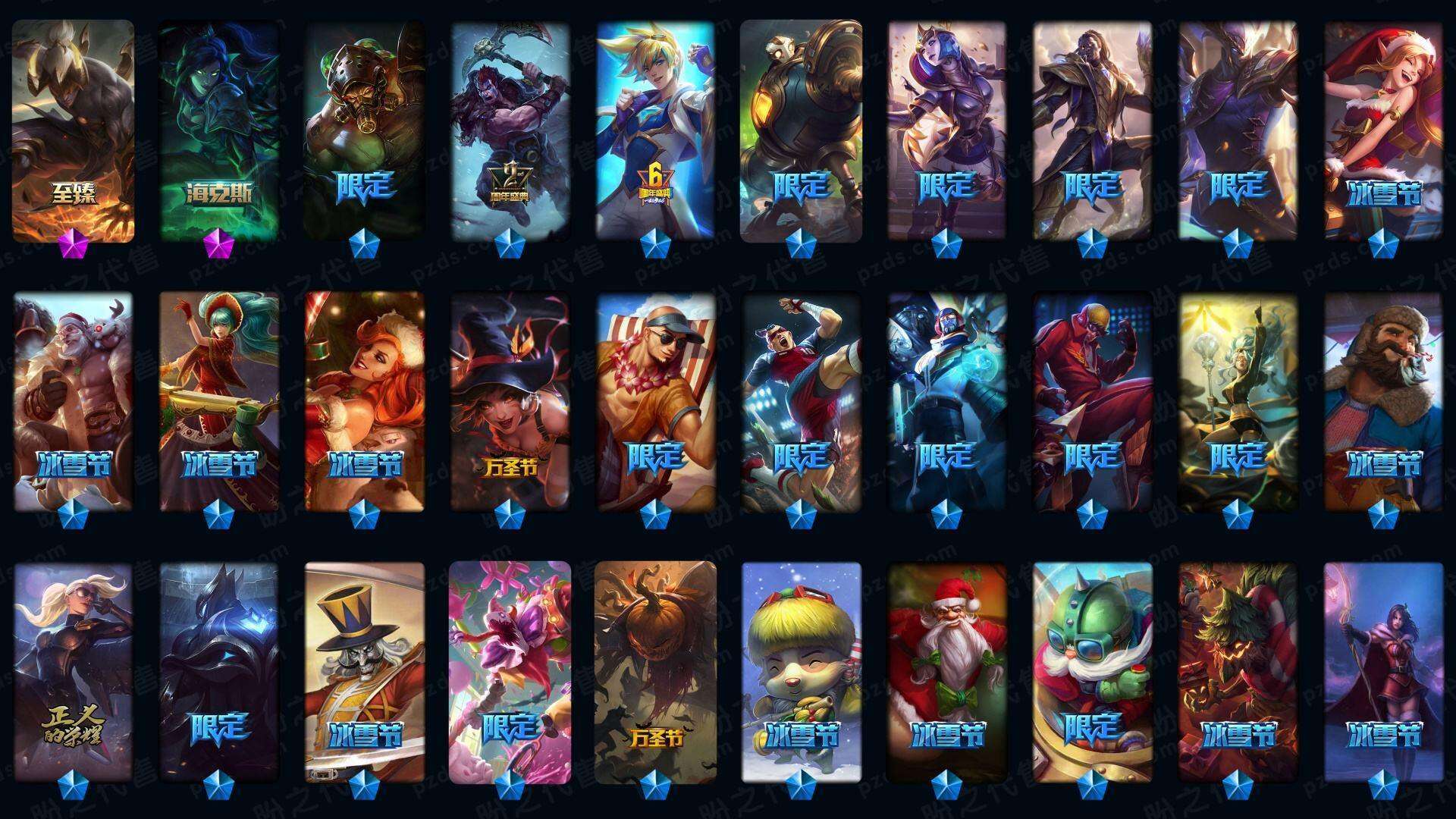Viewport: 1456px width, 819px height.
Task: Select the white-bearded Santa Zilean skin card
Action: click(x=946, y=672)
